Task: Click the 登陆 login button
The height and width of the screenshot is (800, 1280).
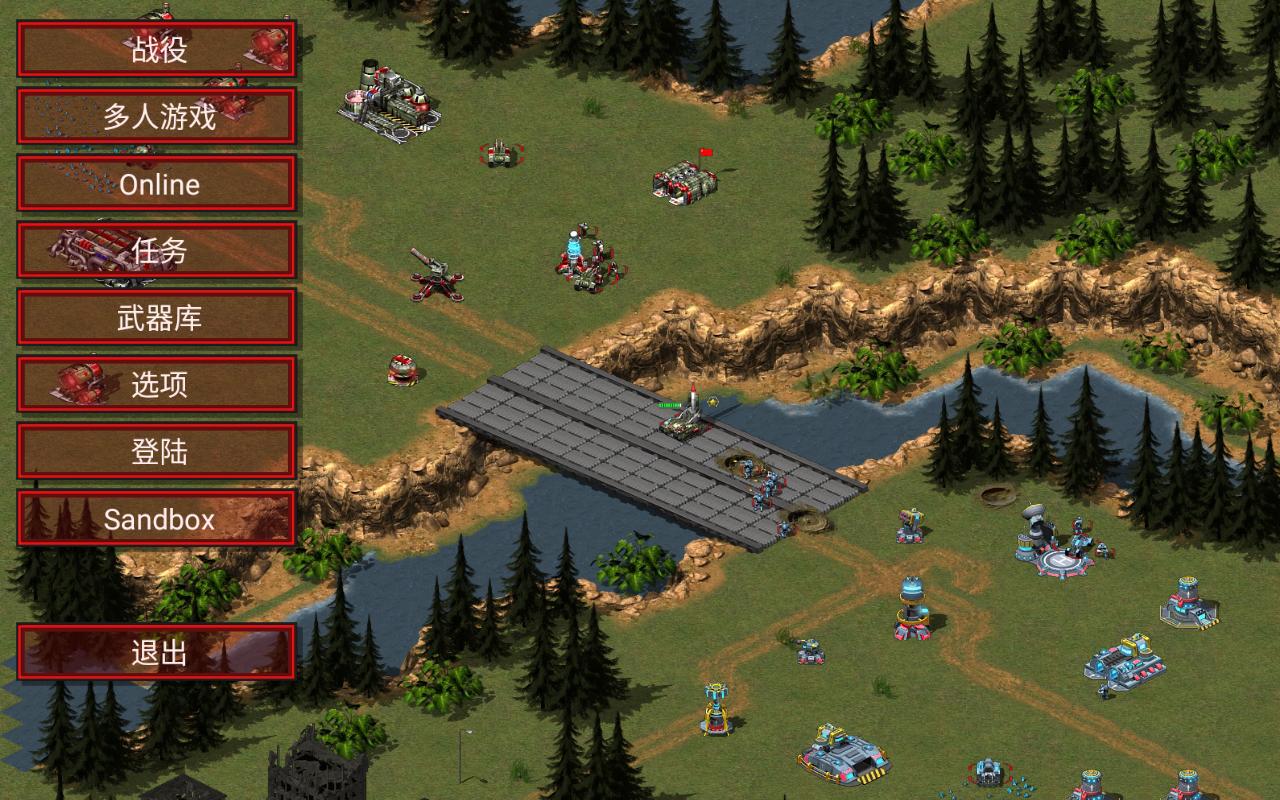Action: [157, 452]
